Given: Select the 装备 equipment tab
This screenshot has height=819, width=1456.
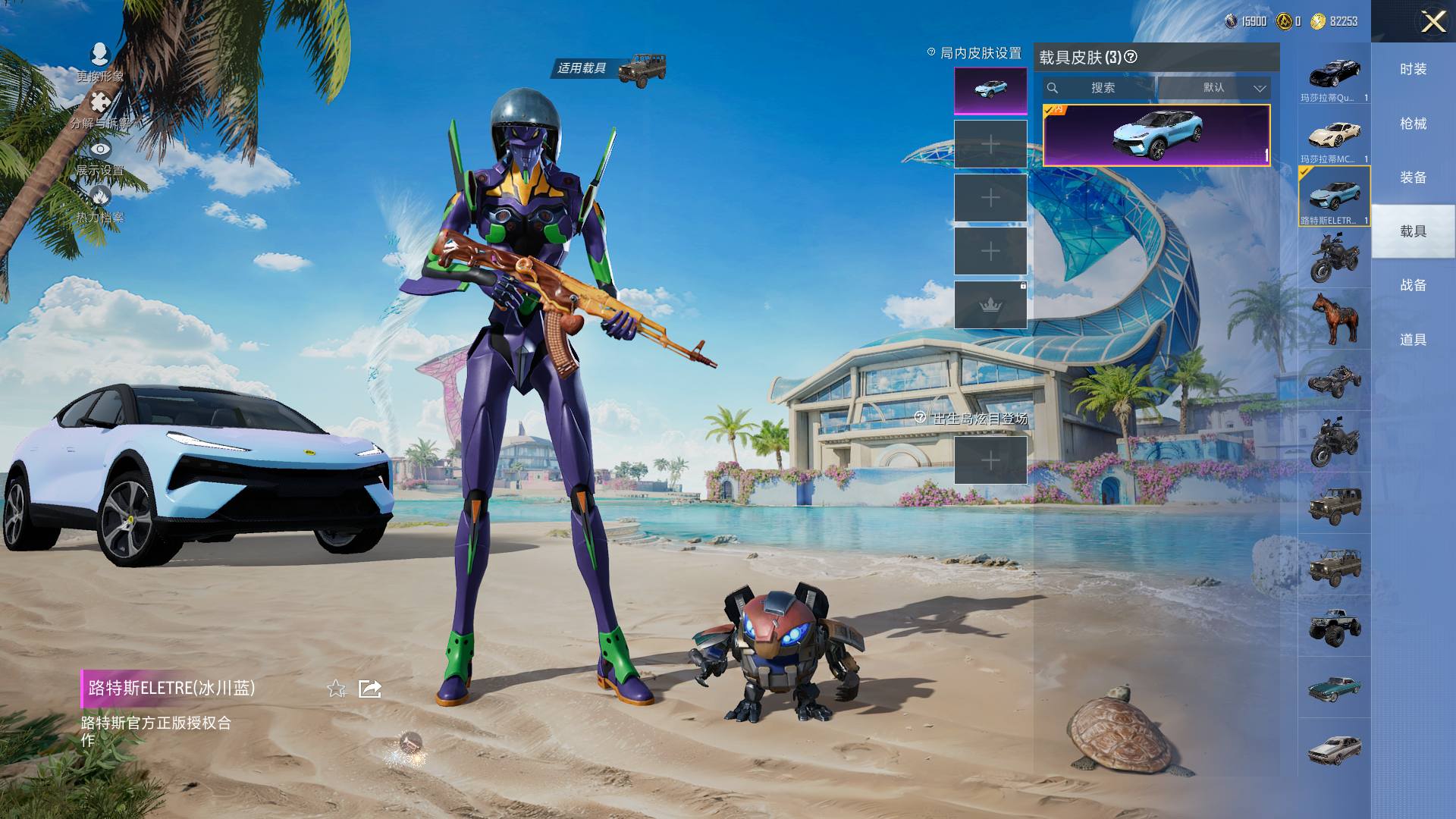Looking at the screenshot, I should click(1413, 177).
